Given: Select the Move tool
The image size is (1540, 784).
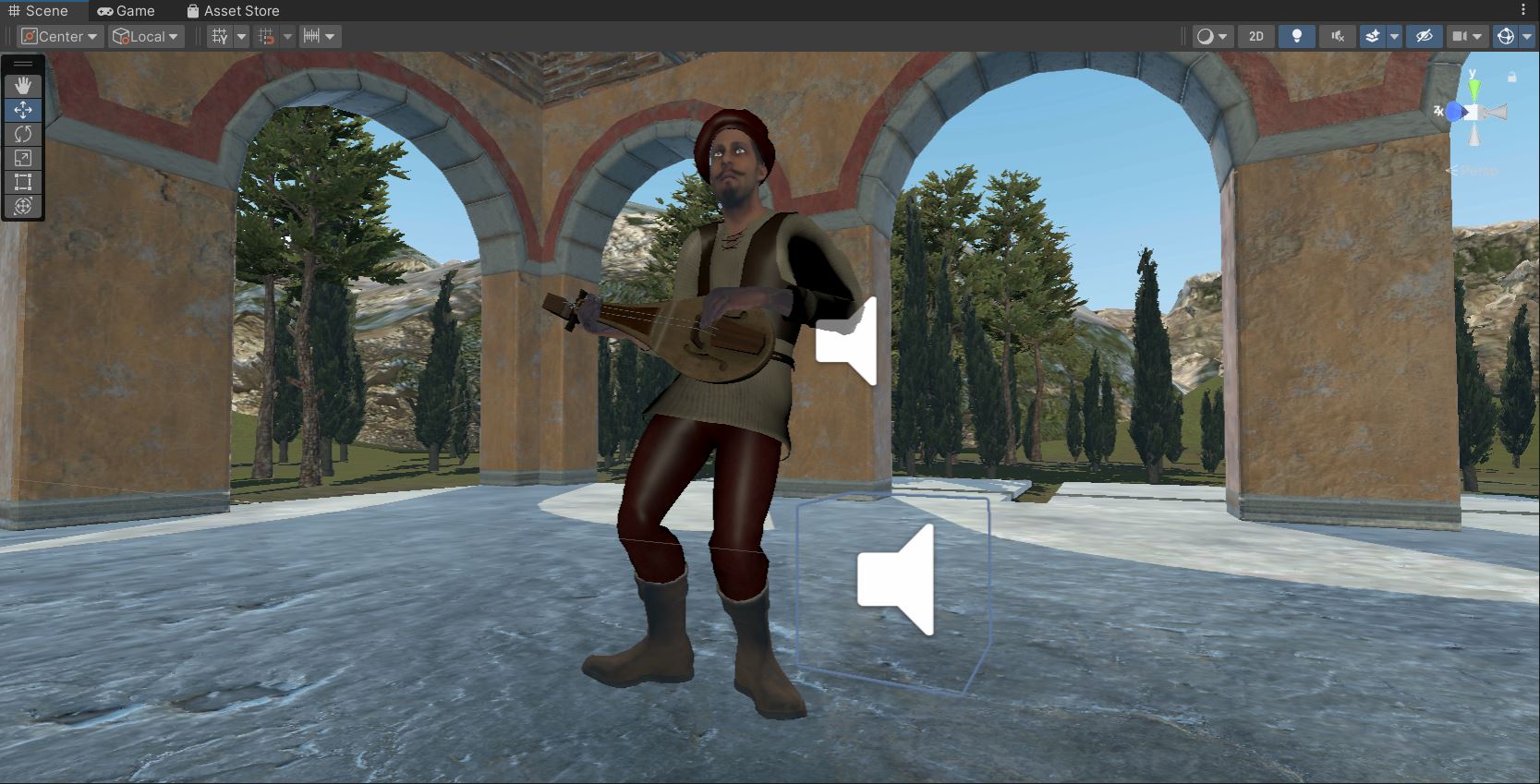Looking at the screenshot, I should [x=22, y=110].
